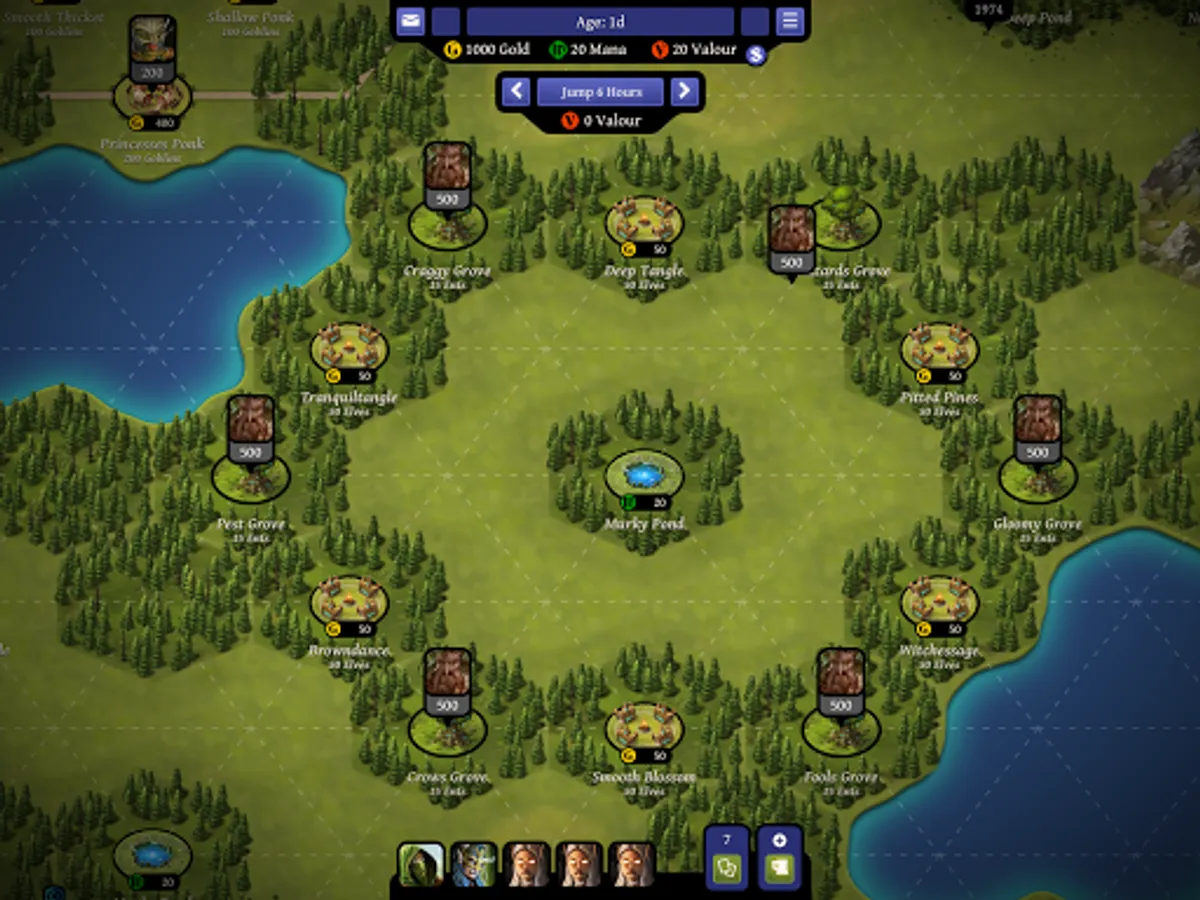Image resolution: width=1200 pixels, height=900 pixels.
Task: Select the green hooded hero portrait
Action: click(420, 864)
